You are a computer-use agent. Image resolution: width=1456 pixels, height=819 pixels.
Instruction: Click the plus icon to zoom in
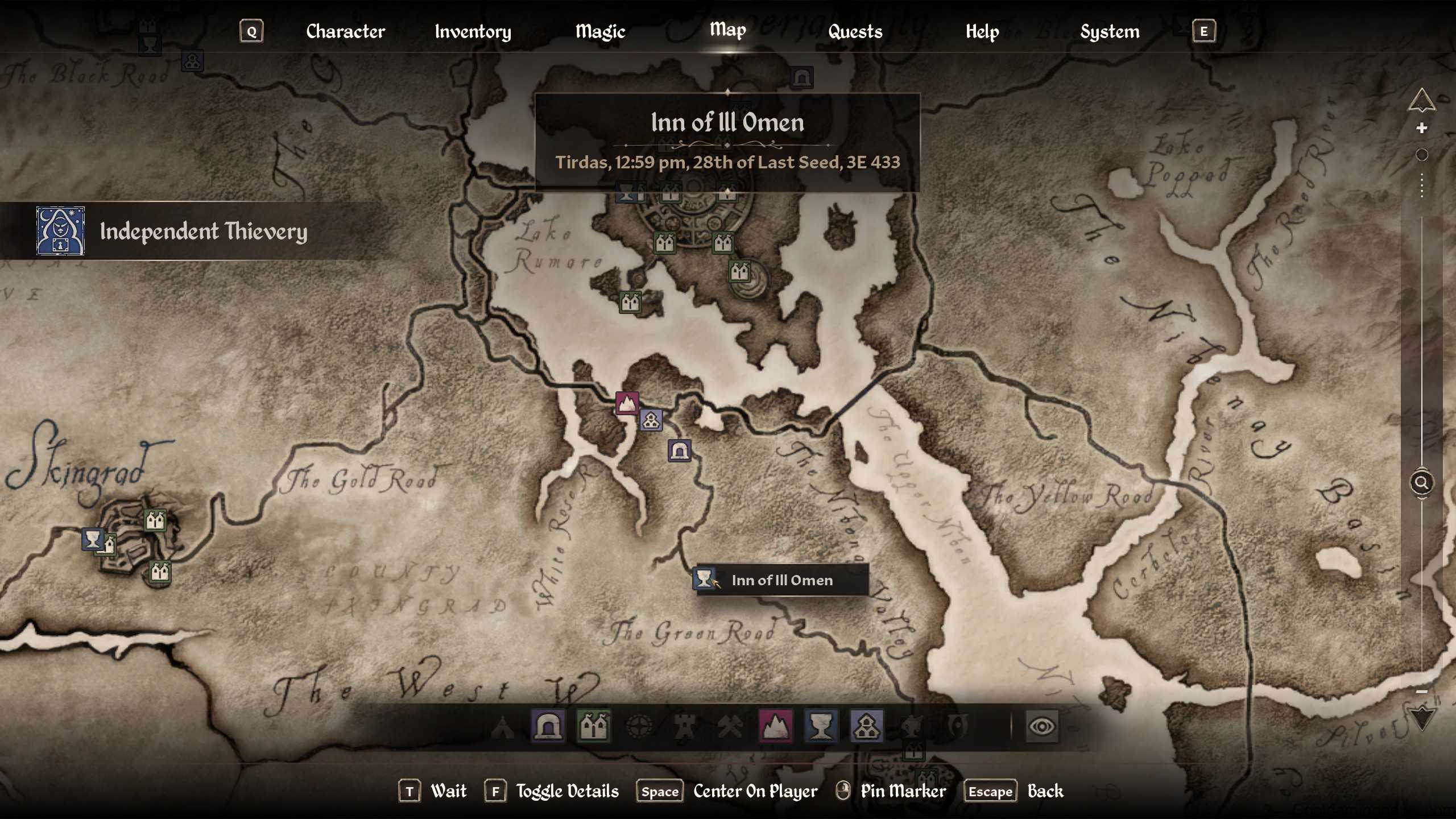[1421, 127]
